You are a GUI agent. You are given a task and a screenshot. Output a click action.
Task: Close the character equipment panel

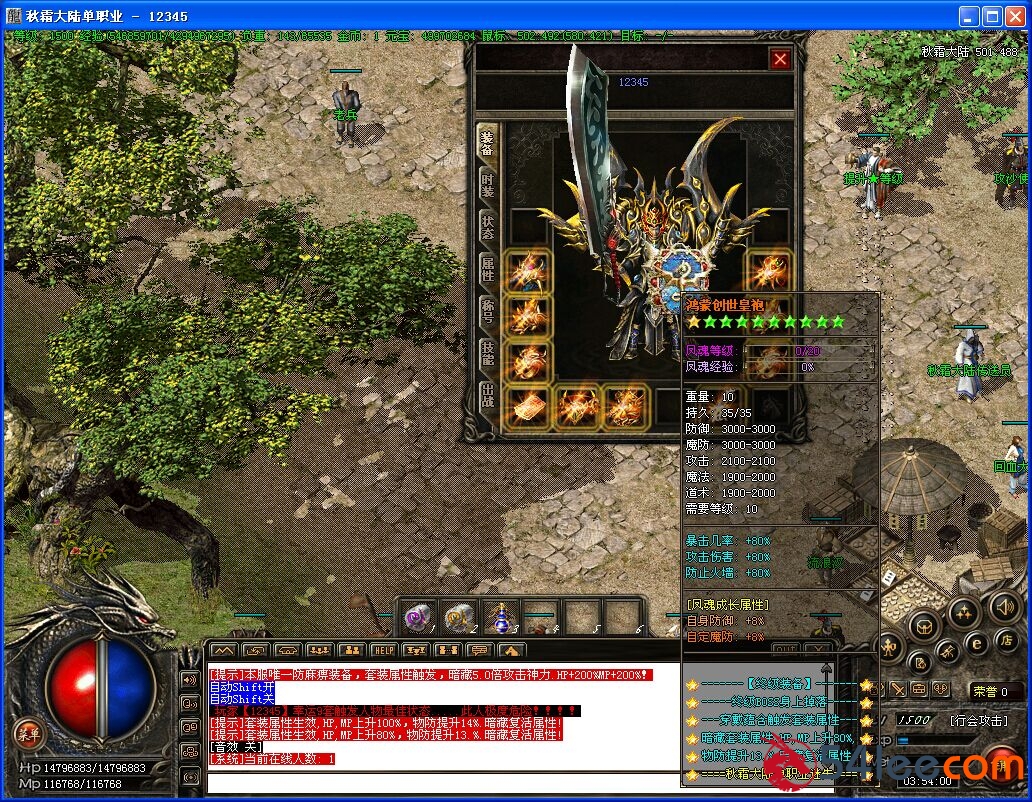[780, 59]
